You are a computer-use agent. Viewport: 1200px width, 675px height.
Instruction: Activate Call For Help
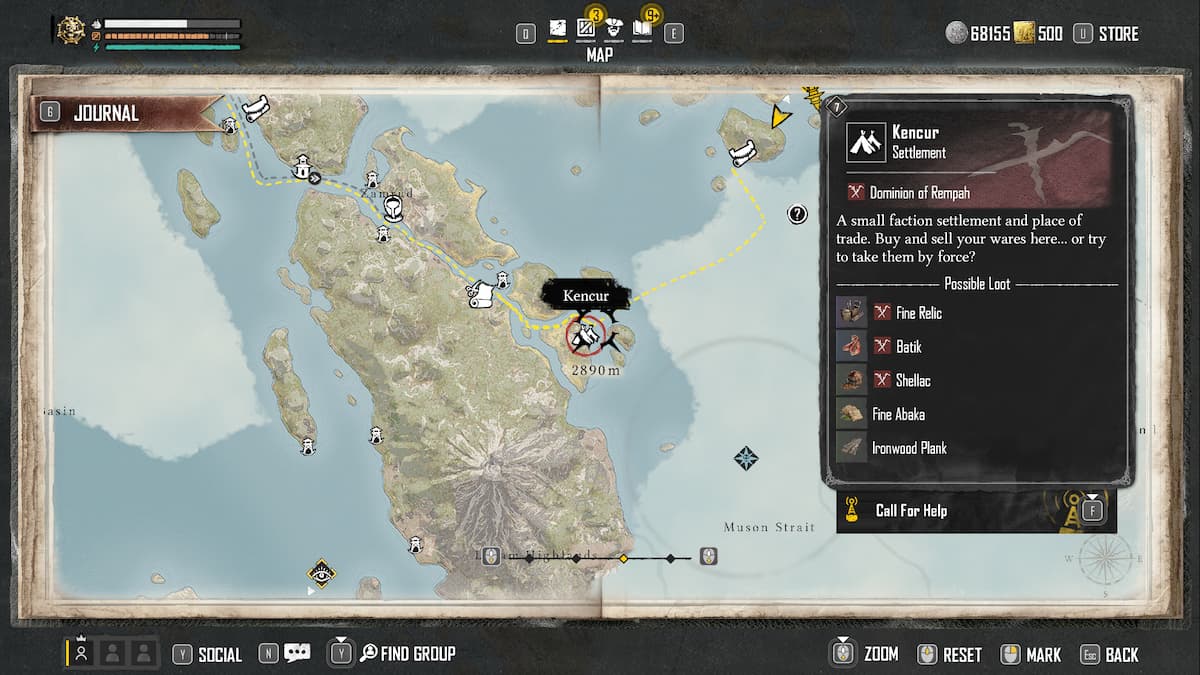pyautogui.click(x=910, y=511)
